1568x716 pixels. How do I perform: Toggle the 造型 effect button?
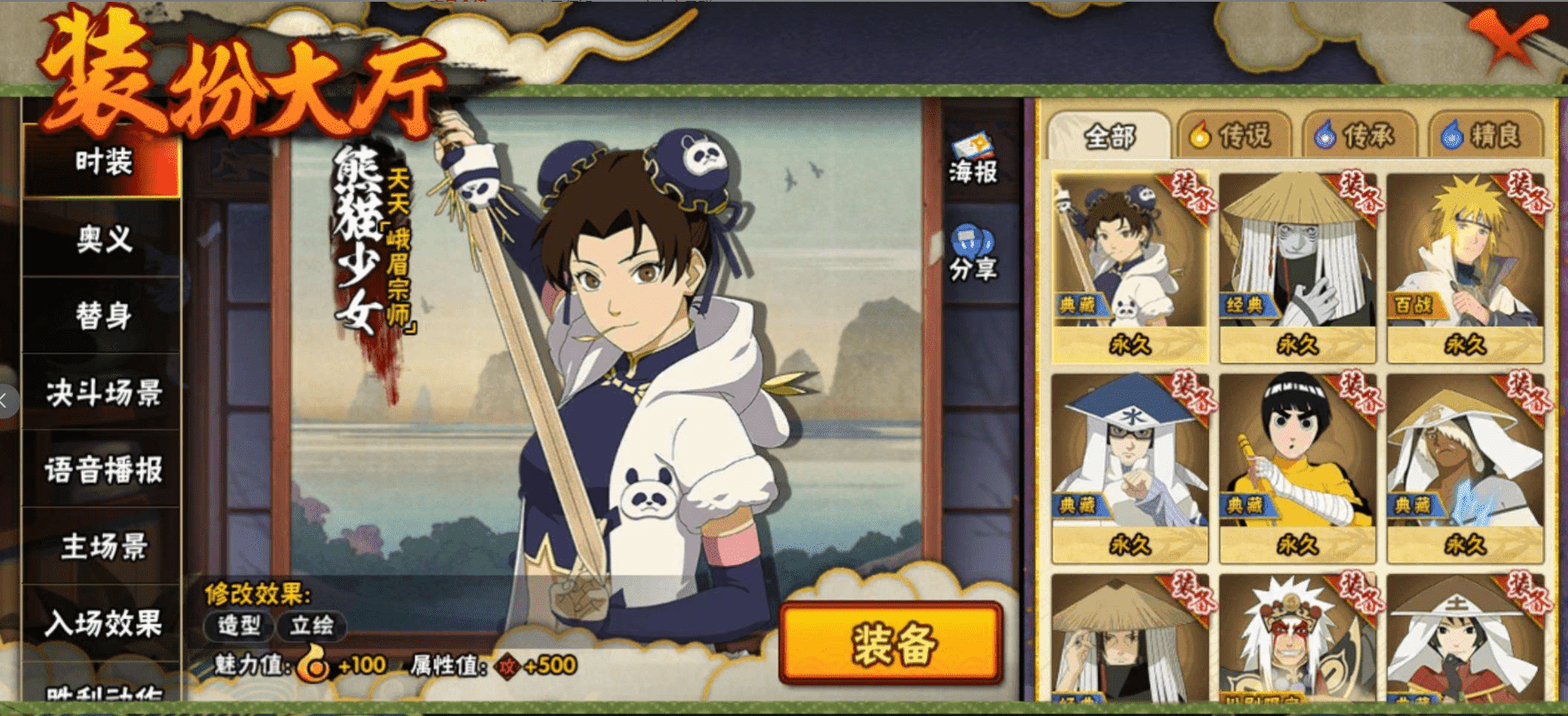coord(239,625)
